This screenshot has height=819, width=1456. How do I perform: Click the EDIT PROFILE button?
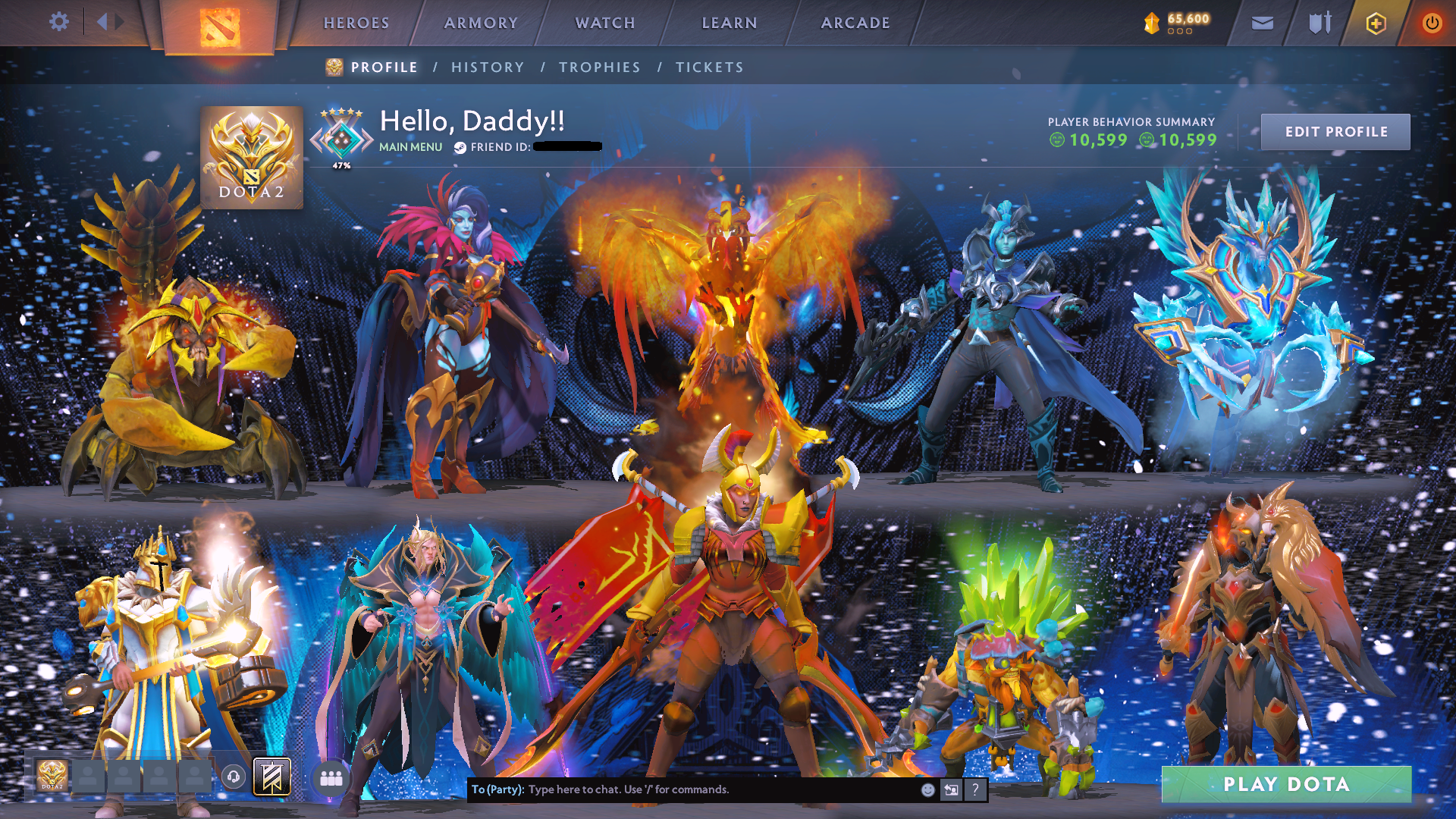(1335, 130)
